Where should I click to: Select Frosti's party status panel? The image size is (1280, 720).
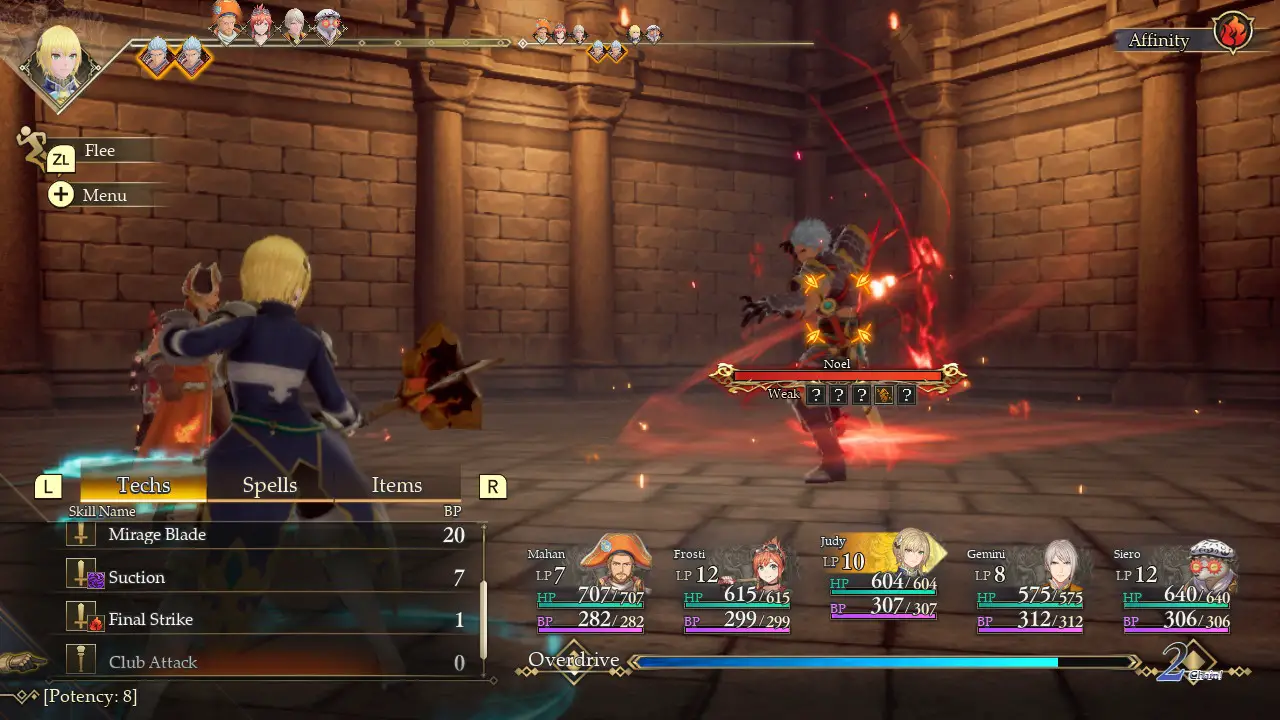point(735,590)
